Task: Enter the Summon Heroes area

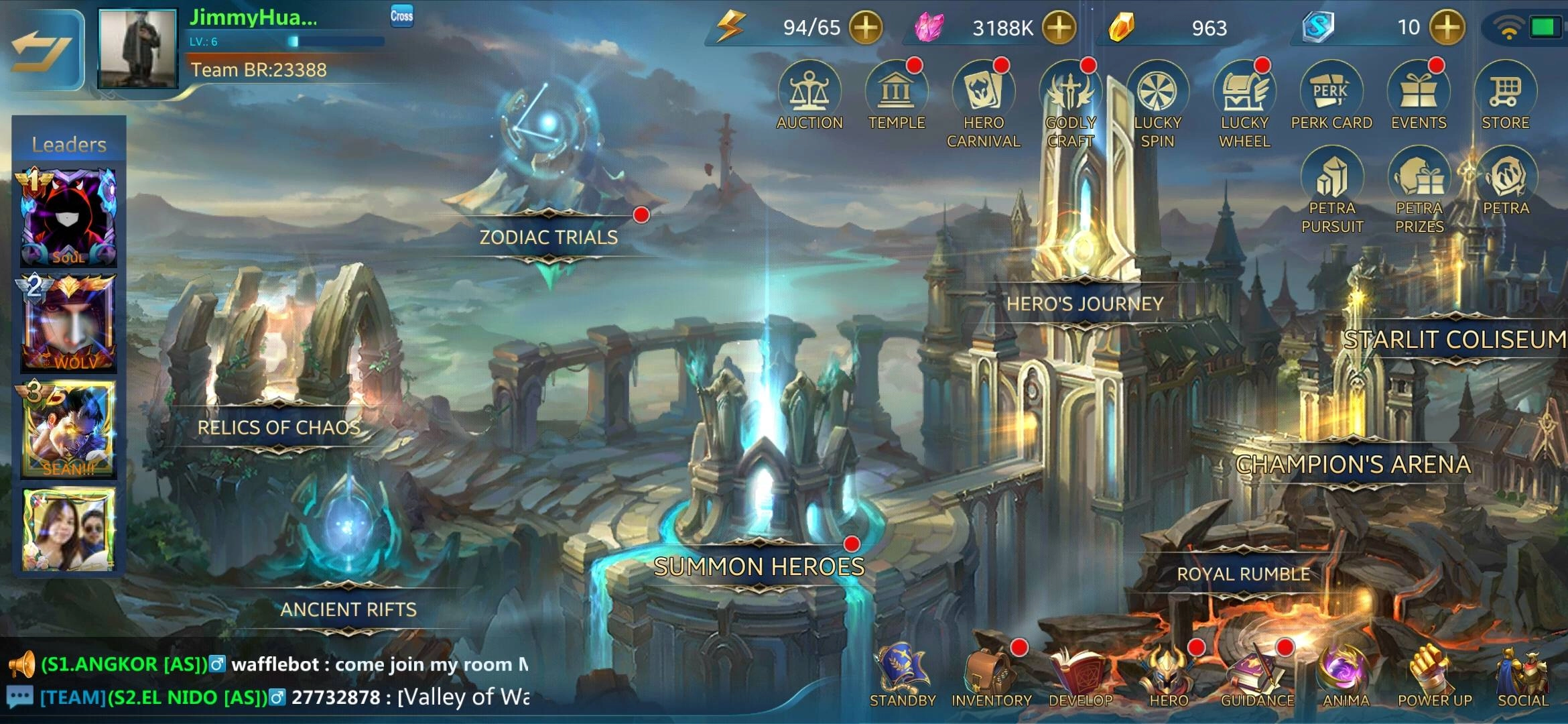Action: click(759, 566)
